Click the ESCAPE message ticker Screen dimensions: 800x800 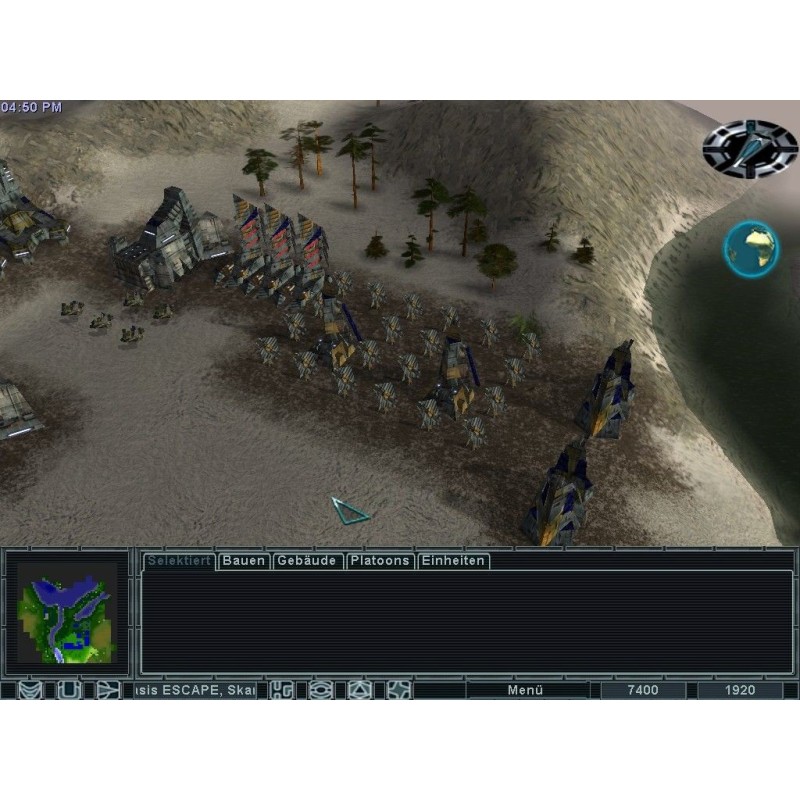195,690
